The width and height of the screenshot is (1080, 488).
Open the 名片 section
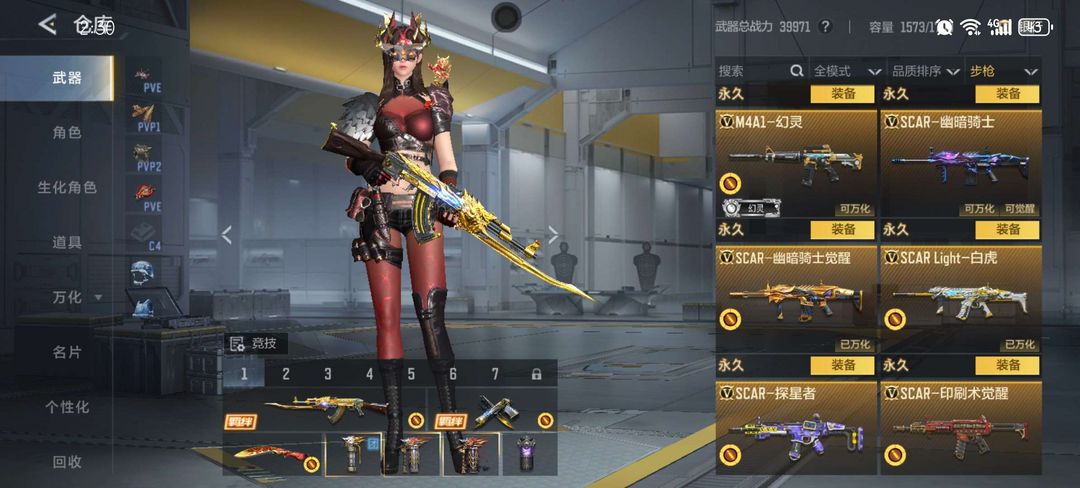67,352
